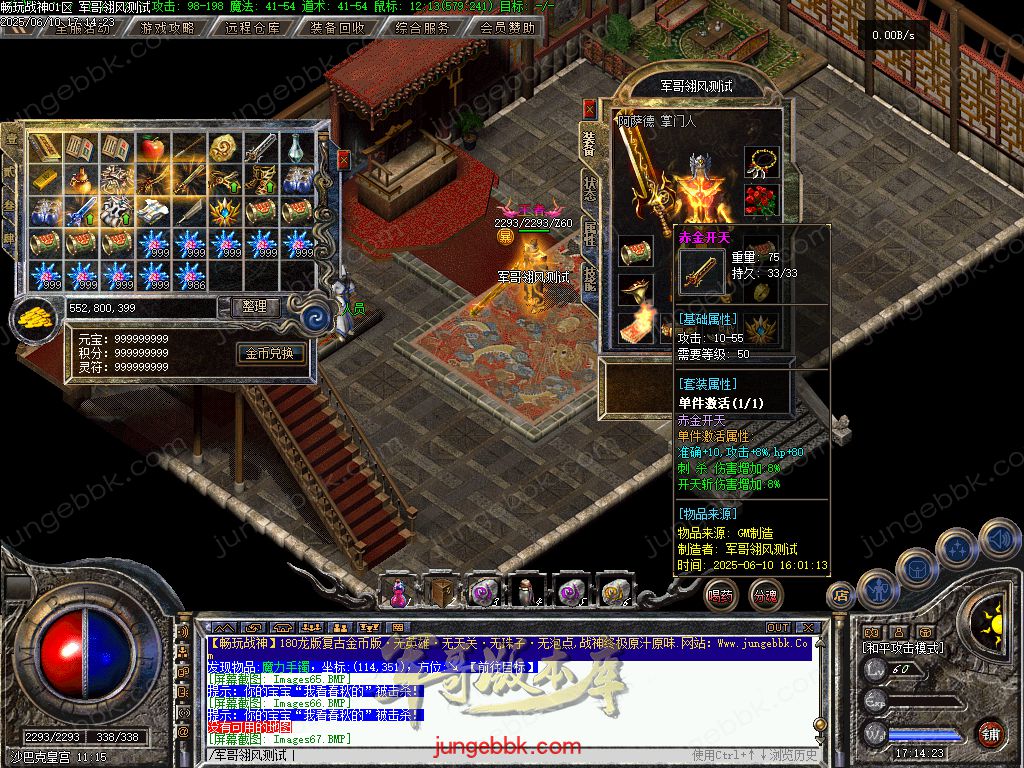This screenshot has width=1024, height=768.
Task: Open the 会员赞助 member sponsor menu
Action: click(x=507, y=28)
